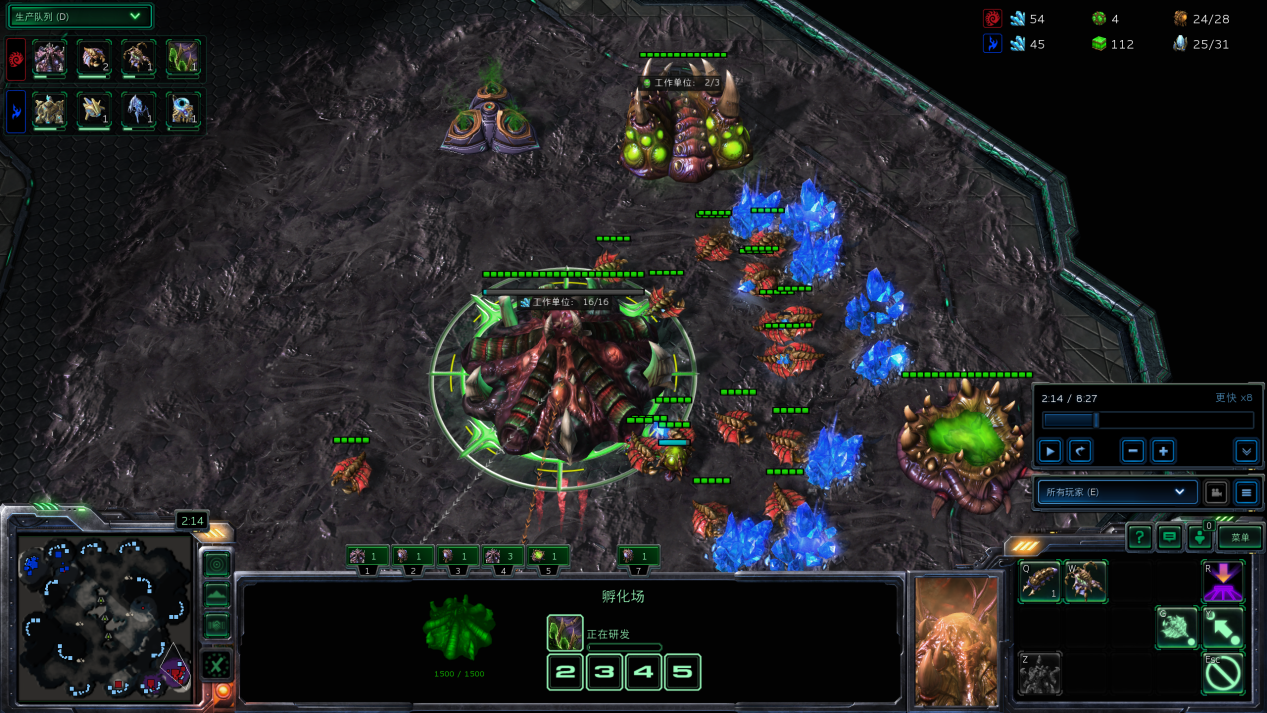The height and width of the screenshot is (713, 1267).
Task: Click the replay rewind arrow button
Action: (x=1079, y=451)
